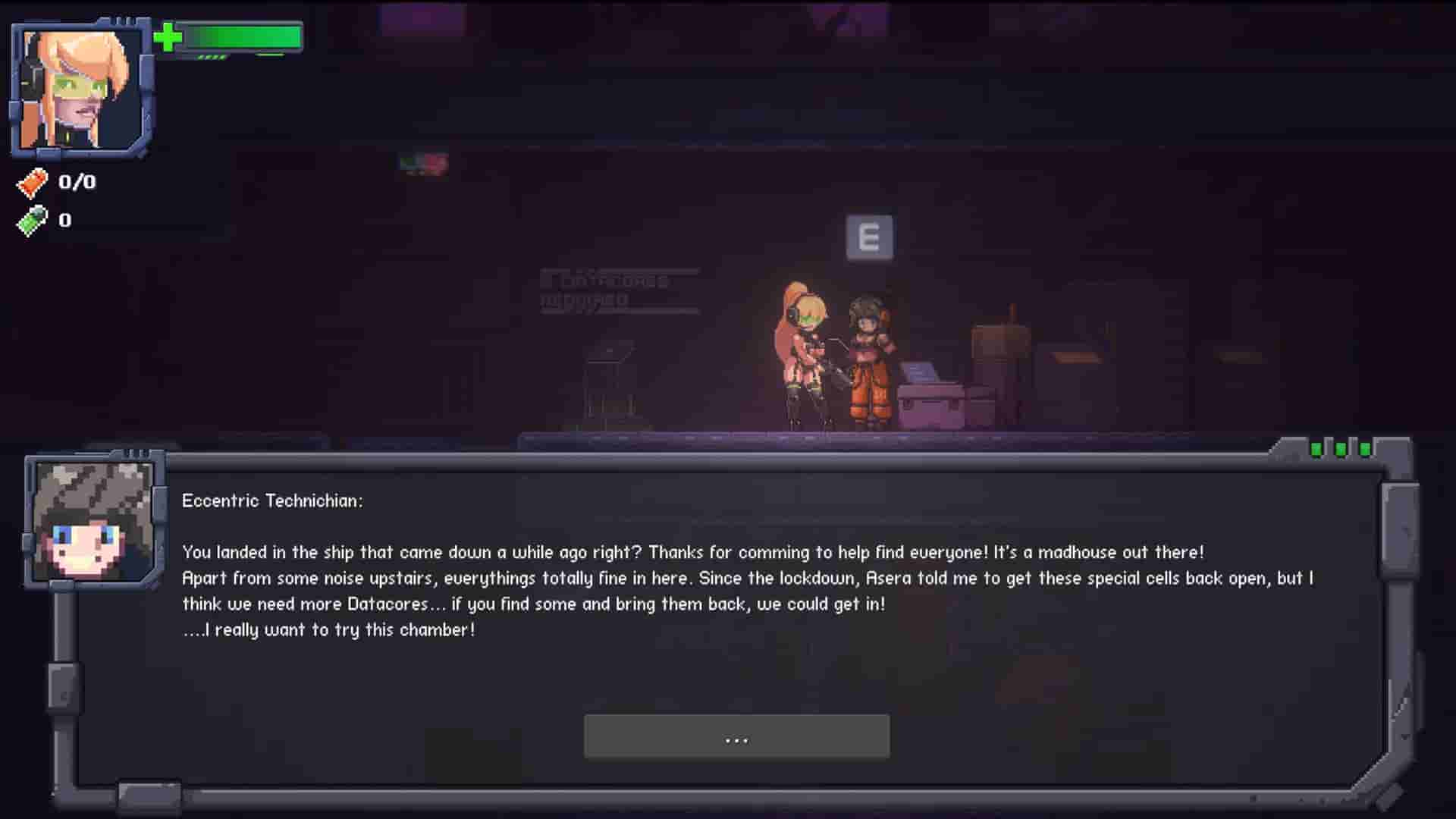Image resolution: width=1456 pixels, height=819 pixels.
Task: Expand the Datacores Required sign text
Action: coord(616,290)
